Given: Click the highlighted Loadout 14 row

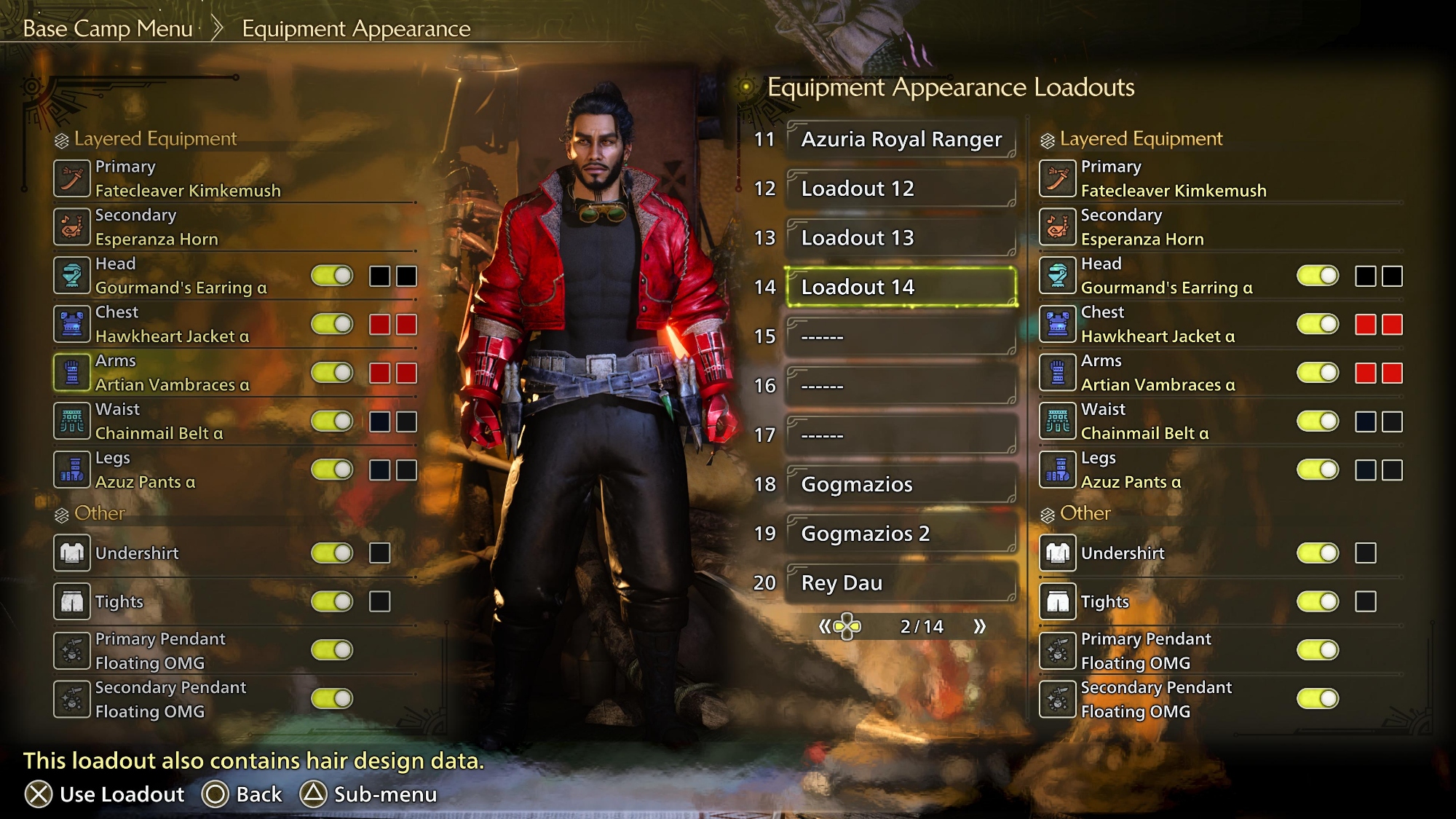Looking at the screenshot, I should 901,287.
